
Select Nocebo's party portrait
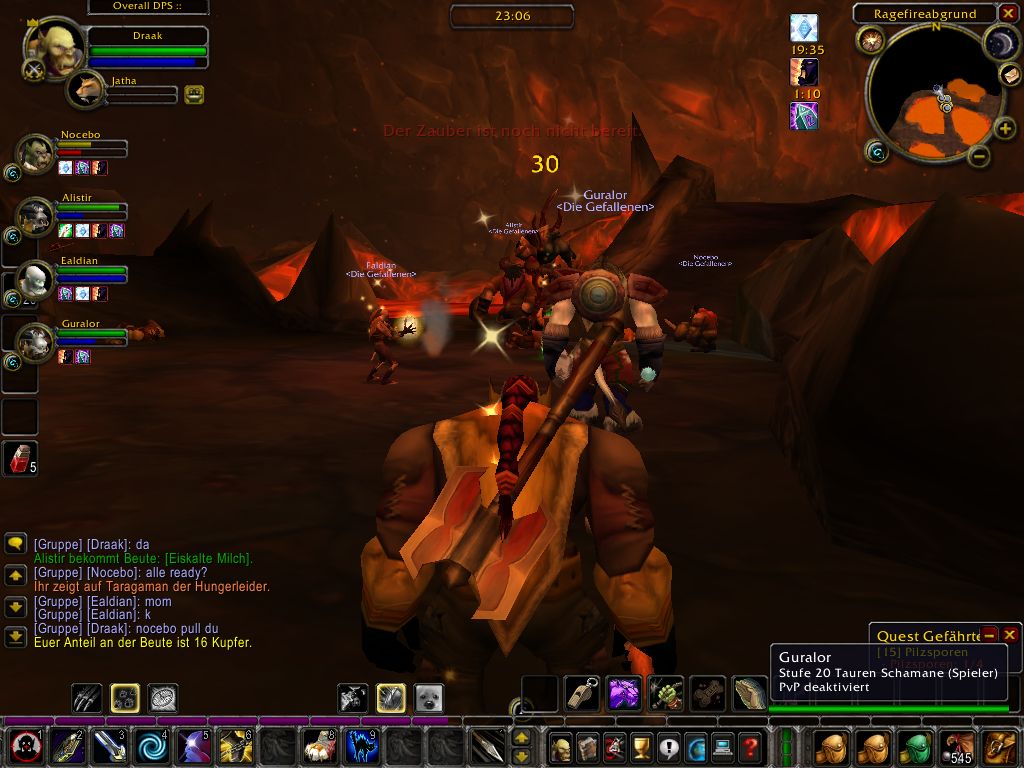(x=35, y=154)
